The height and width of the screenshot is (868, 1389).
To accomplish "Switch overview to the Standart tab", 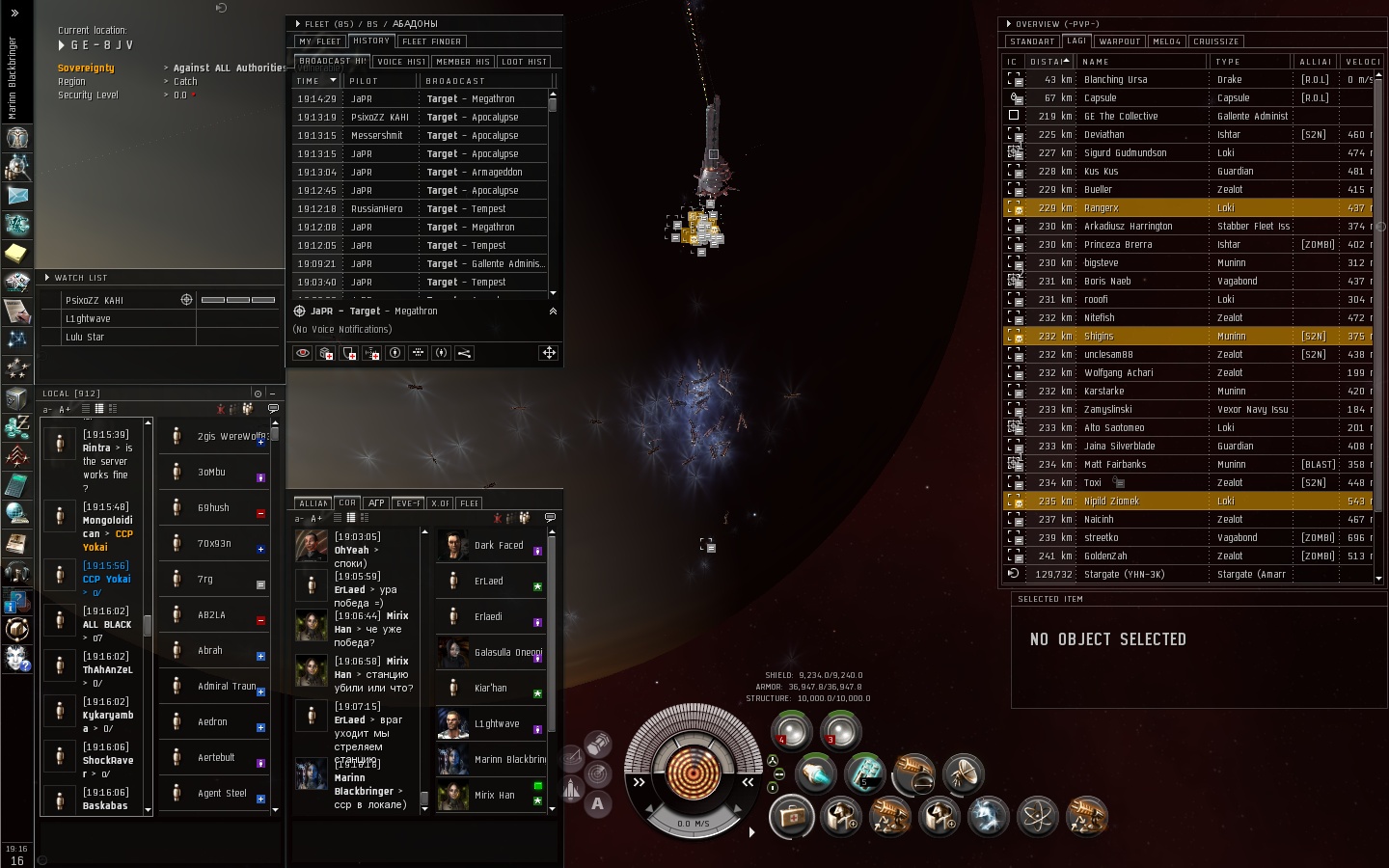I will coord(1032,41).
